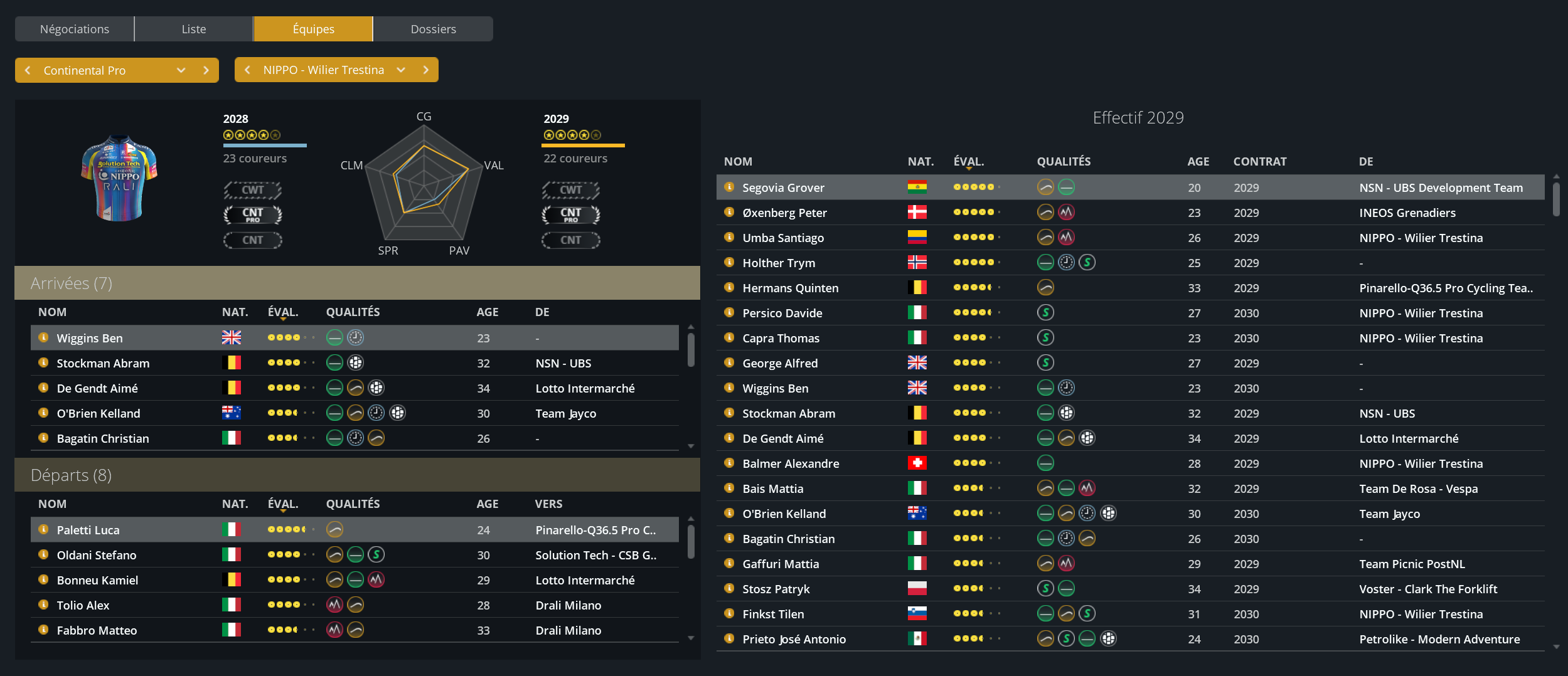Switch to the Négociations tab
Screen dimensions: 1568x676
[x=74, y=29]
